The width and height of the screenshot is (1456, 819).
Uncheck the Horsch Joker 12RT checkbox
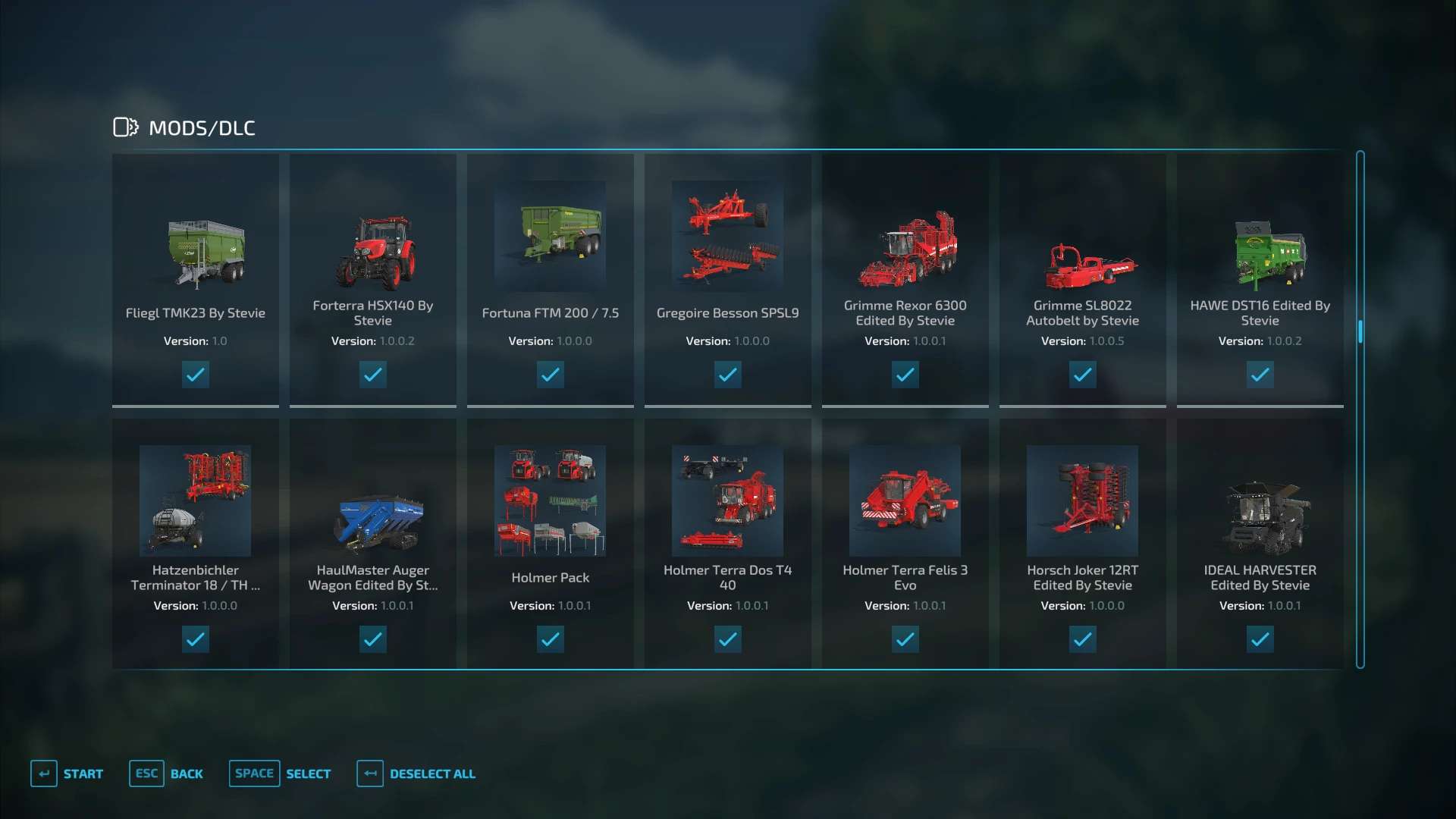pyautogui.click(x=1083, y=639)
